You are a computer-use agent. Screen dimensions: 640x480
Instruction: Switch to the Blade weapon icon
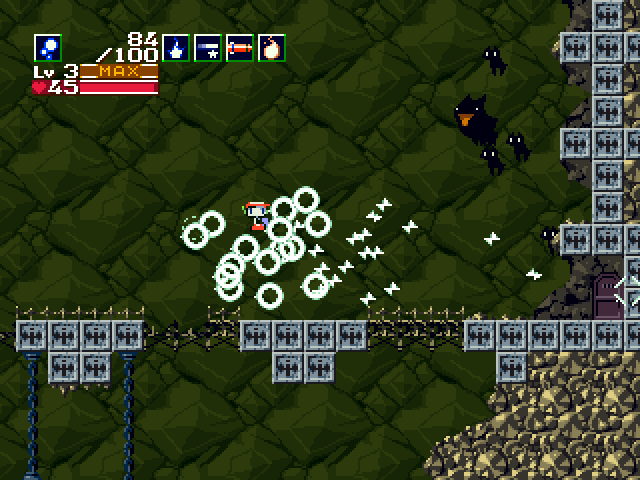tap(177, 47)
